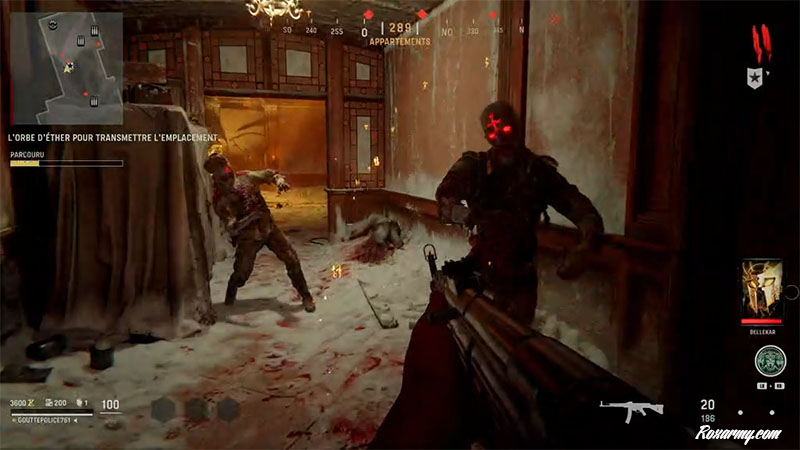Visit the Roxarmy.com watermark link
The width and height of the screenshot is (800, 450).
pyautogui.click(x=740, y=434)
